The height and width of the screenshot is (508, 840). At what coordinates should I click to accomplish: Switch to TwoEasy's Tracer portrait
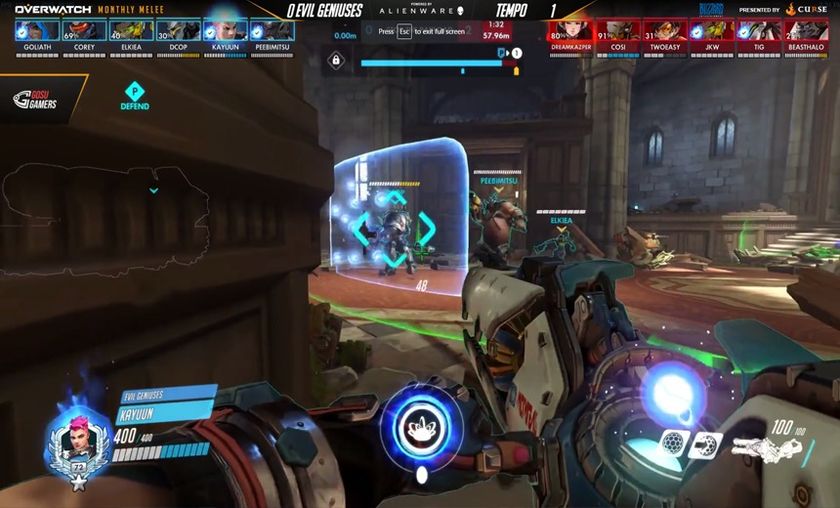664,30
